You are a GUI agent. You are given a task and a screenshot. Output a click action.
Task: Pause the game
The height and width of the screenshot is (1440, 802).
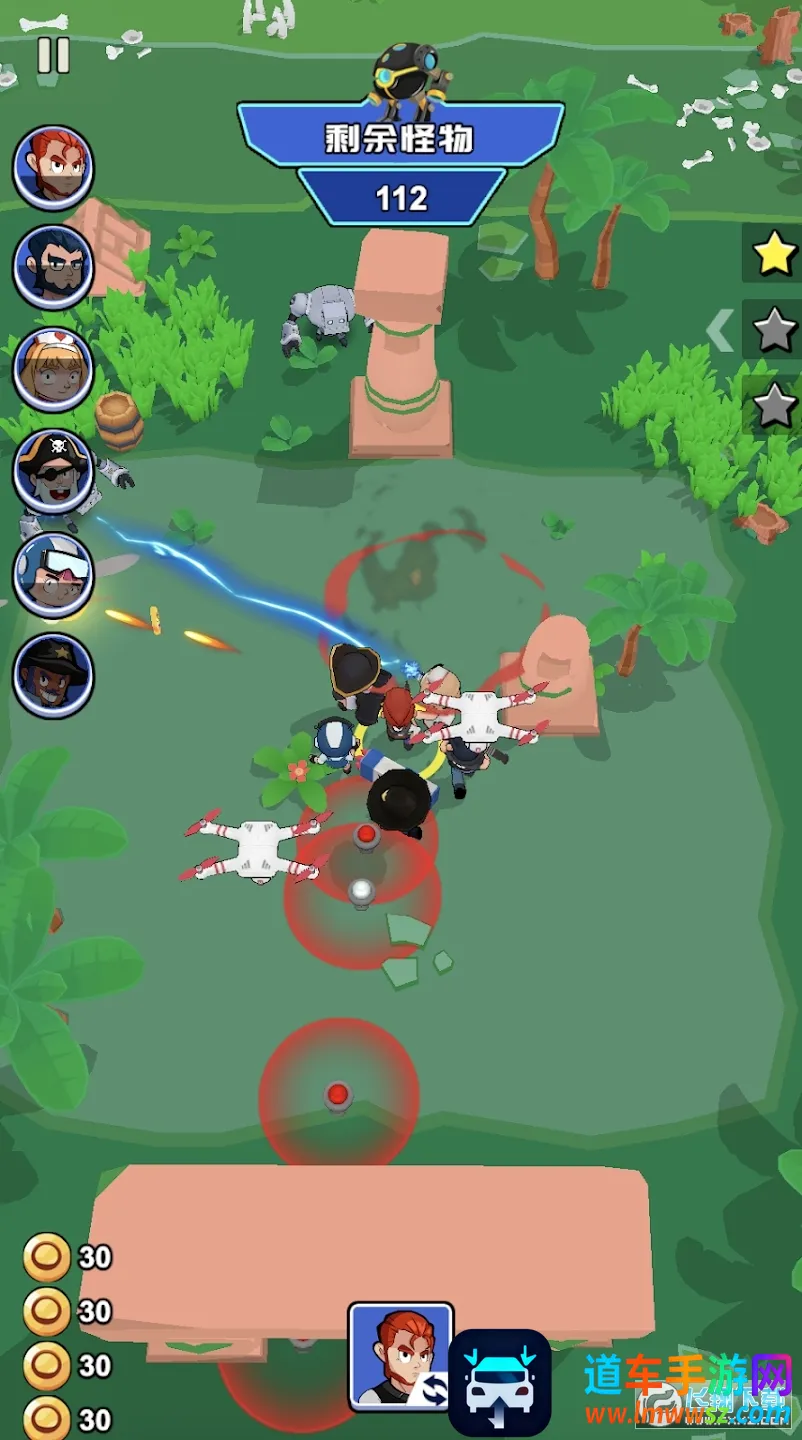[x=54, y=54]
